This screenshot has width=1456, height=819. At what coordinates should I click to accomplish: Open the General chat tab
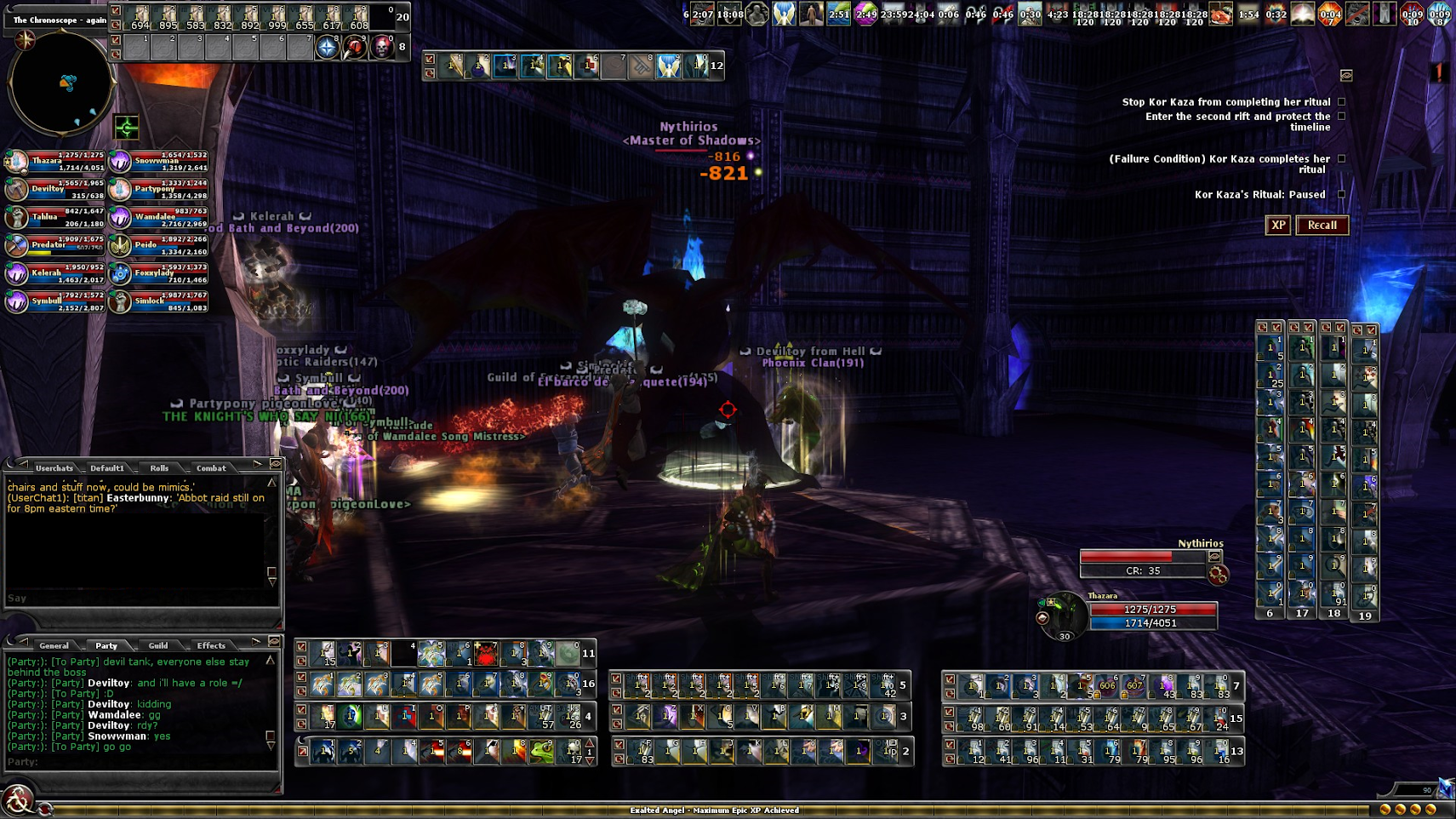point(54,645)
